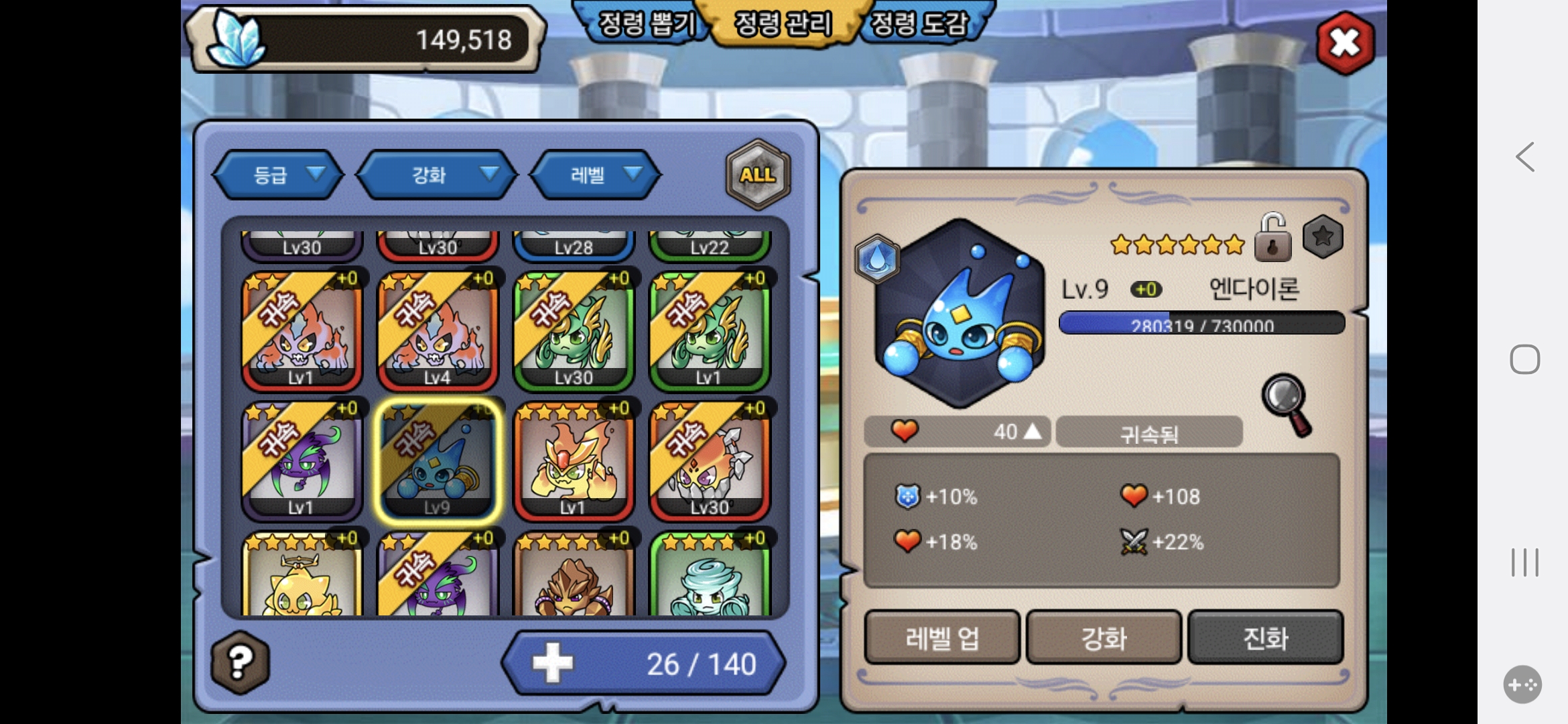Switch to the 정령 뽑기 tab
The image size is (1568, 724).
point(645,24)
